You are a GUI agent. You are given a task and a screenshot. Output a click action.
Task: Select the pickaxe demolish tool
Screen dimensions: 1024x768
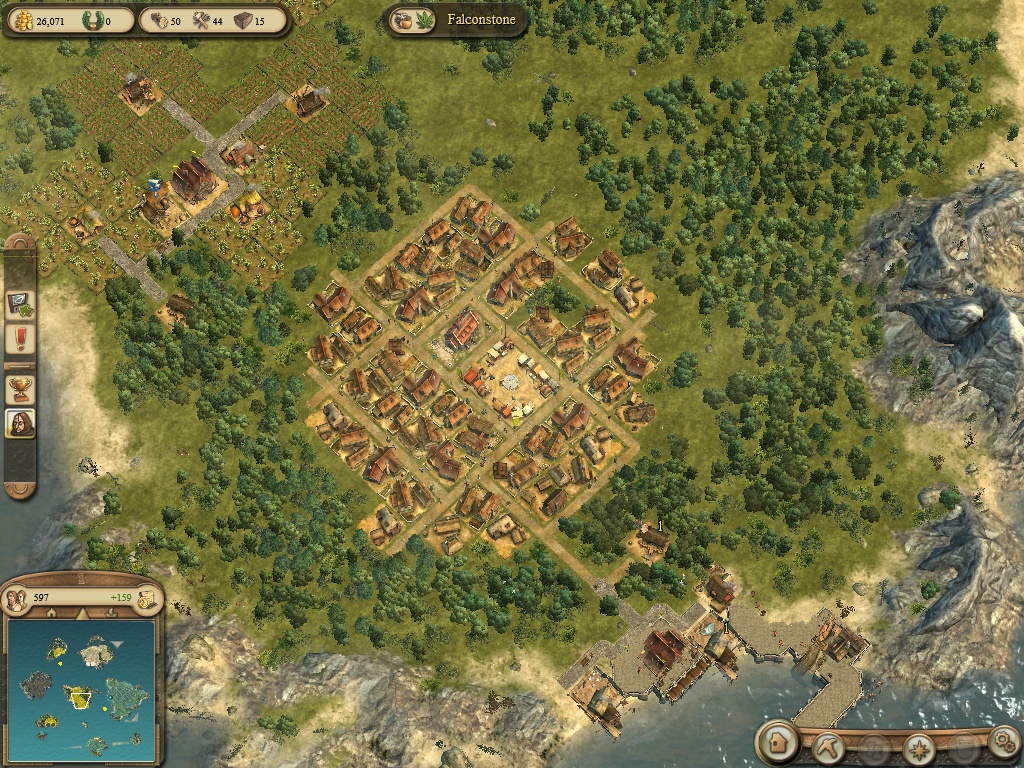(829, 746)
